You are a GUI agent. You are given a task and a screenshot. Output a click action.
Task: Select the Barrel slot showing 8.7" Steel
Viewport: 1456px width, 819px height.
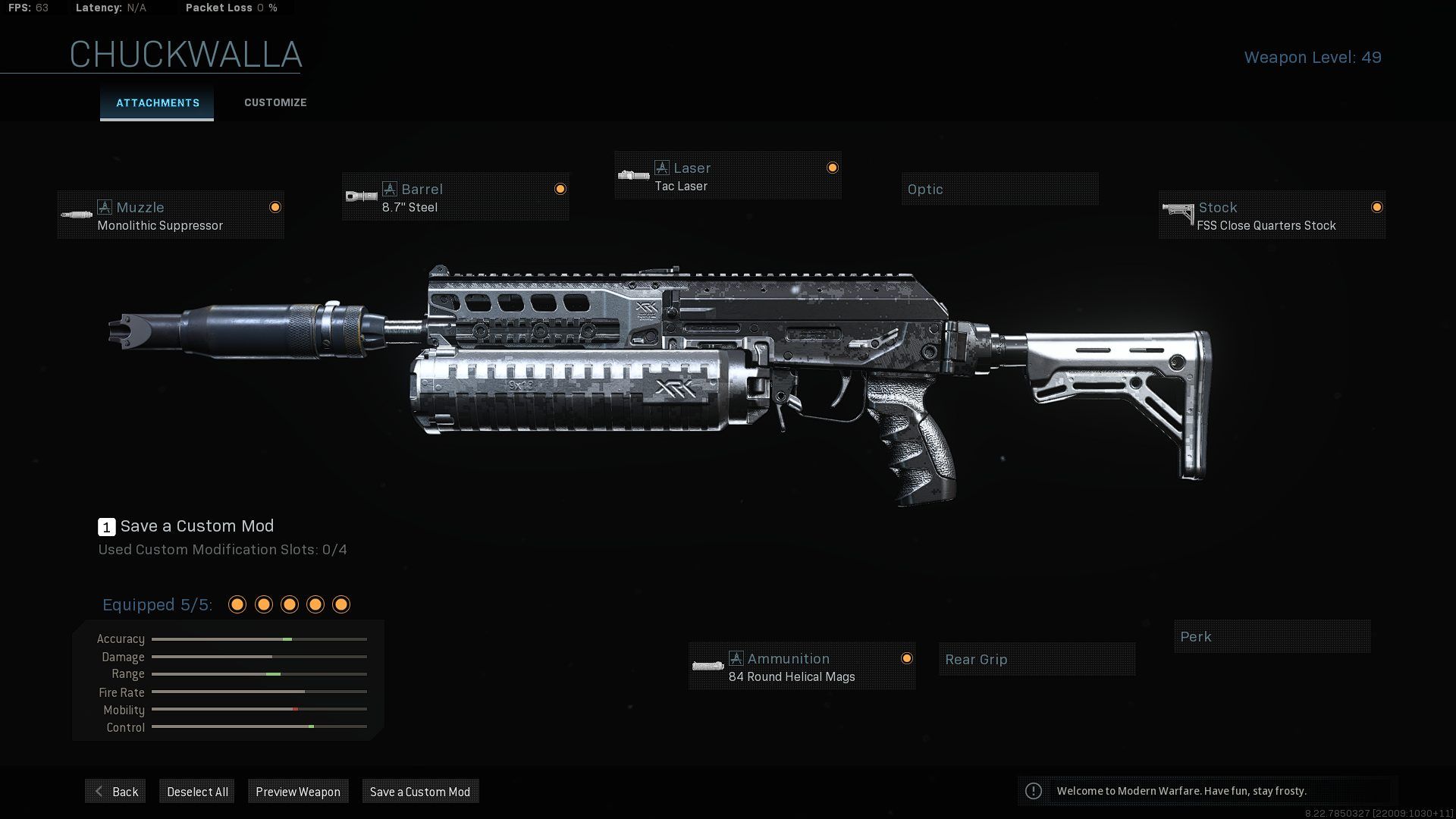point(455,198)
